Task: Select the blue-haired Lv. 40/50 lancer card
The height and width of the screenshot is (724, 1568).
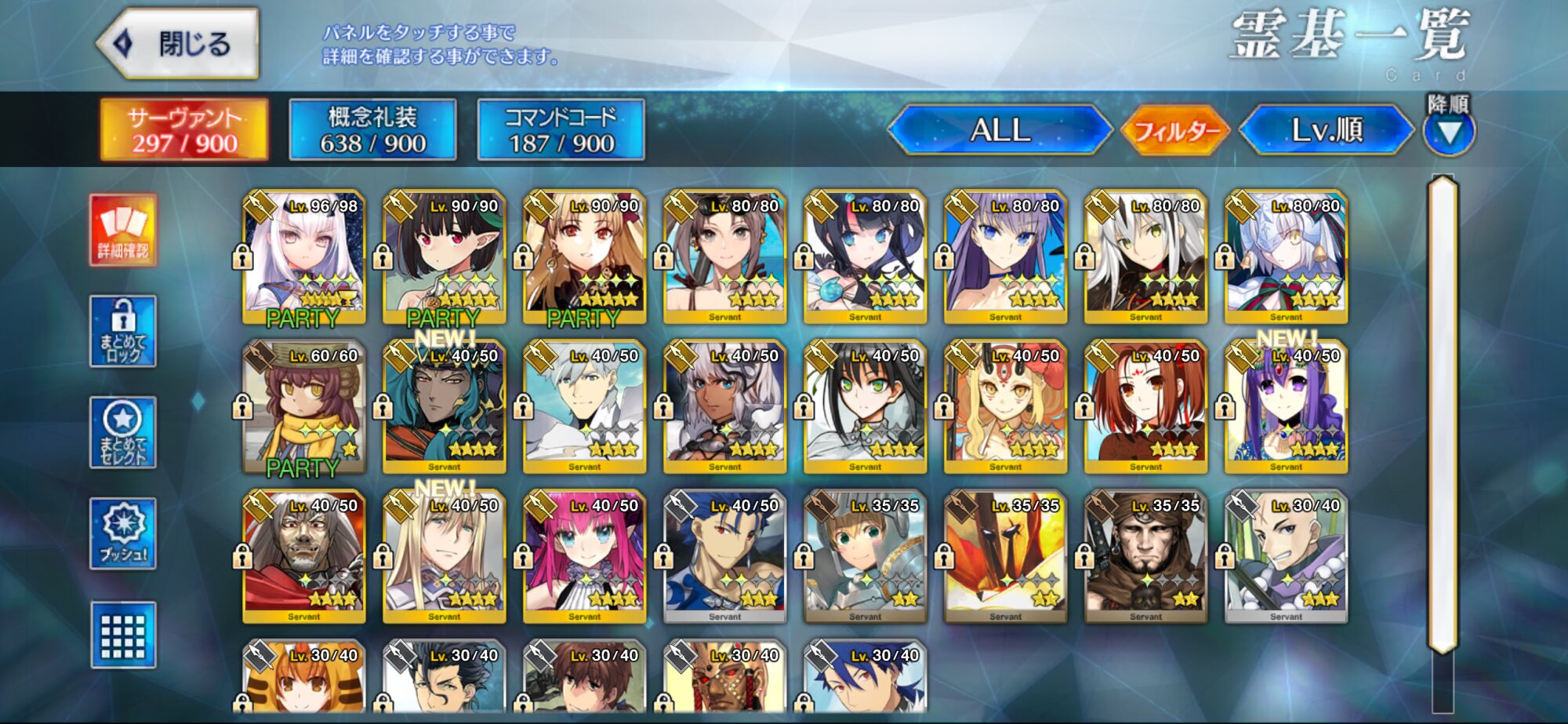Action: coord(724,556)
